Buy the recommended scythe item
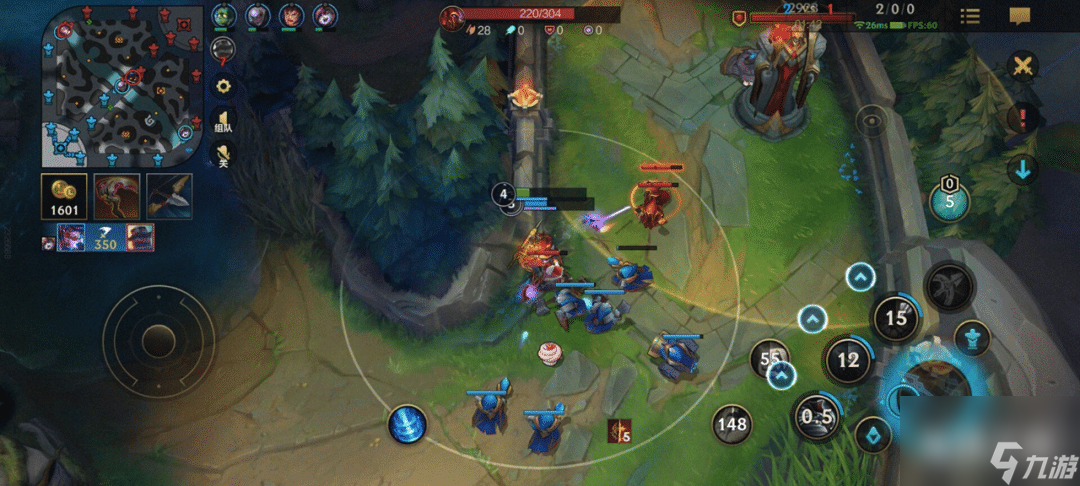Screen dimensions: 1080x486 [116, 196]
